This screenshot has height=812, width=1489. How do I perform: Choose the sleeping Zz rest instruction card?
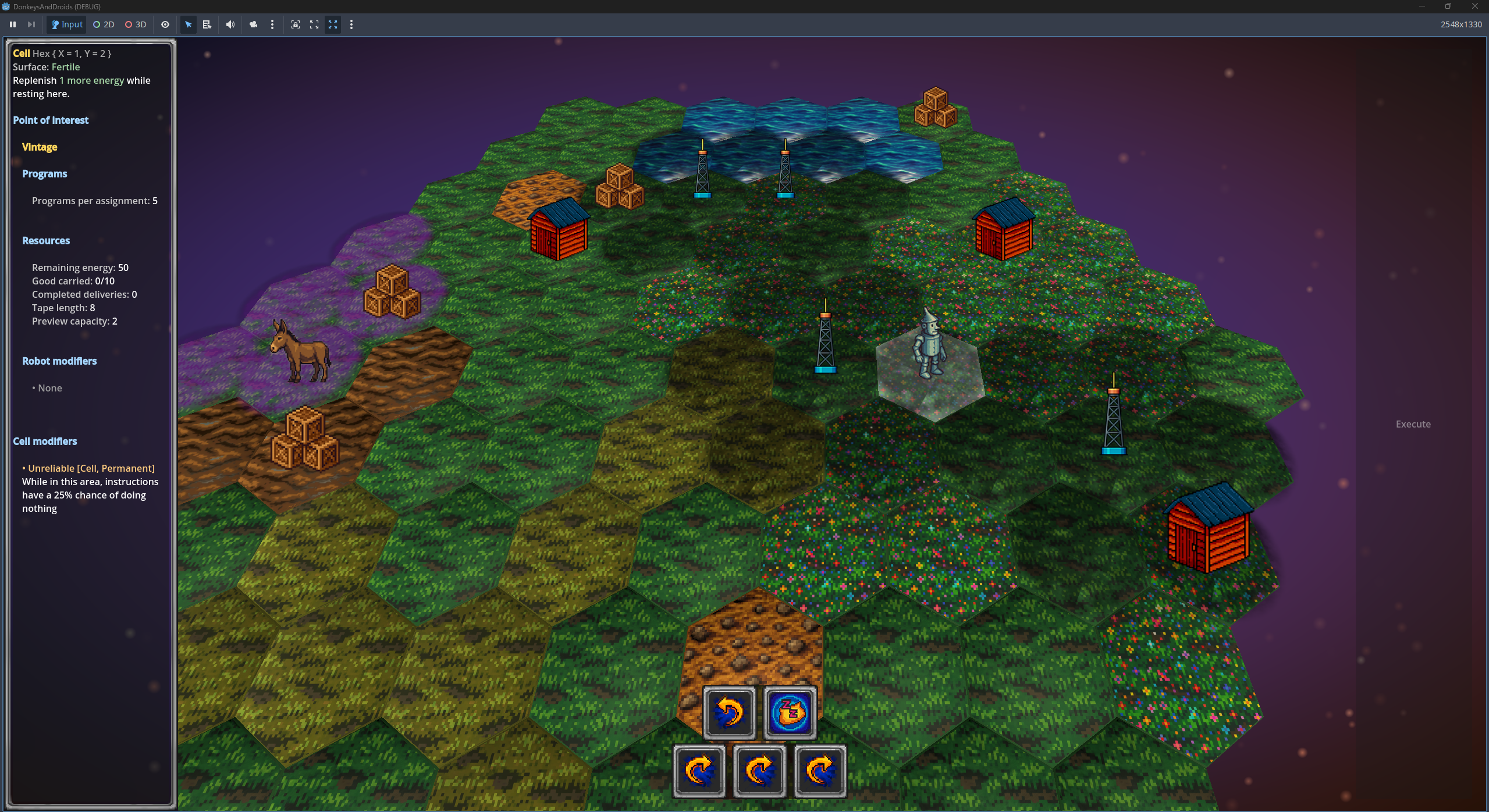click(790, 713)
